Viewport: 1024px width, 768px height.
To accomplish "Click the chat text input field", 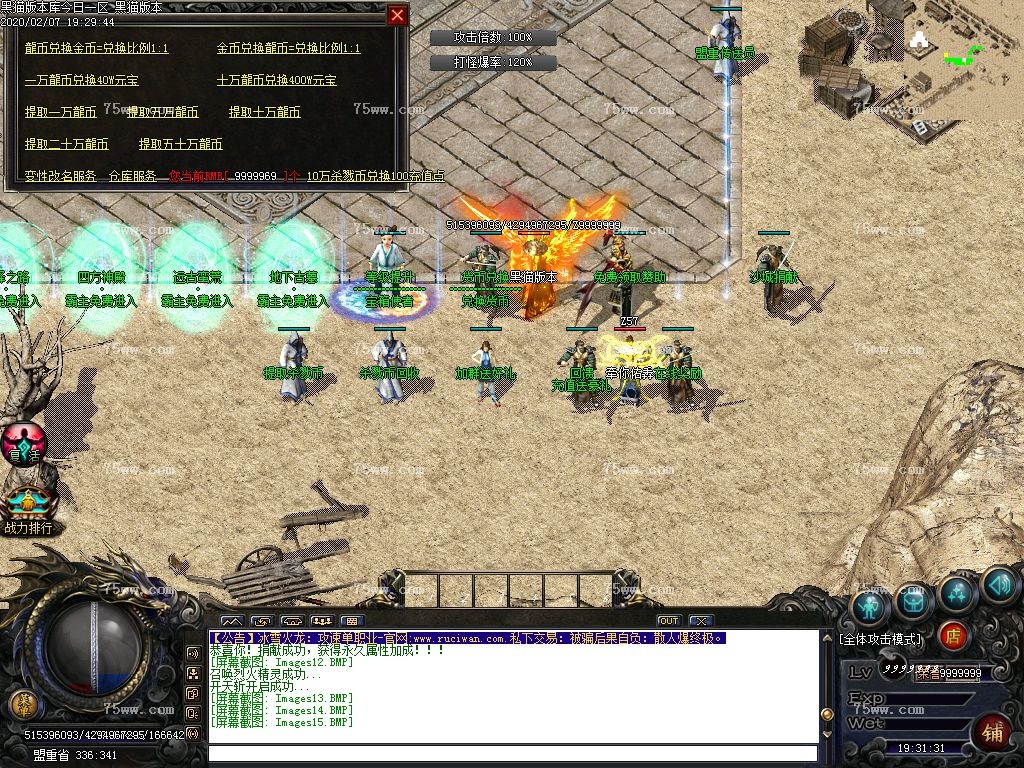I will coord(512,753).
